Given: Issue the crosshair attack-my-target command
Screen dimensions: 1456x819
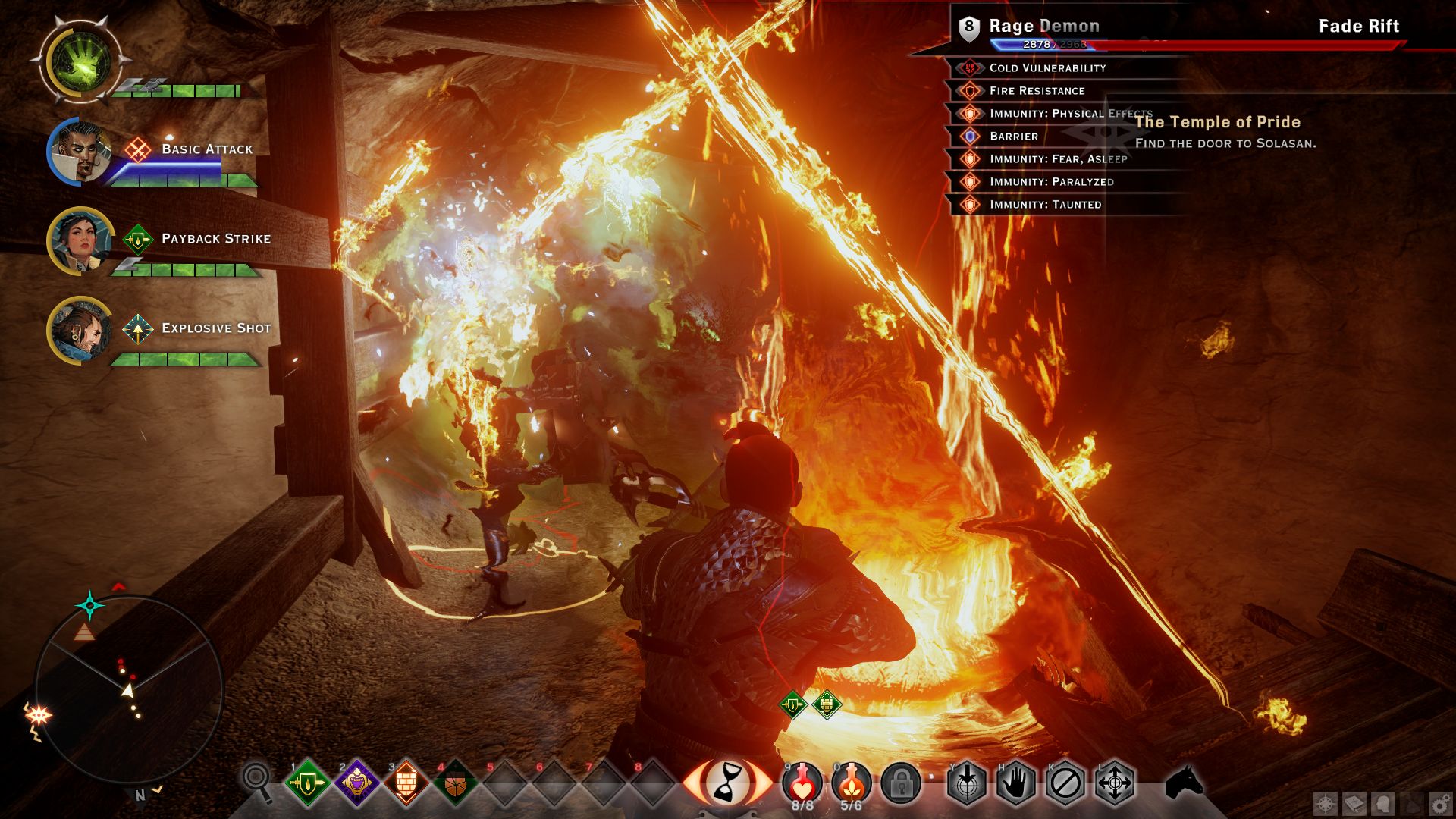Looking at the screenshot, I should [x=967, y=783].
